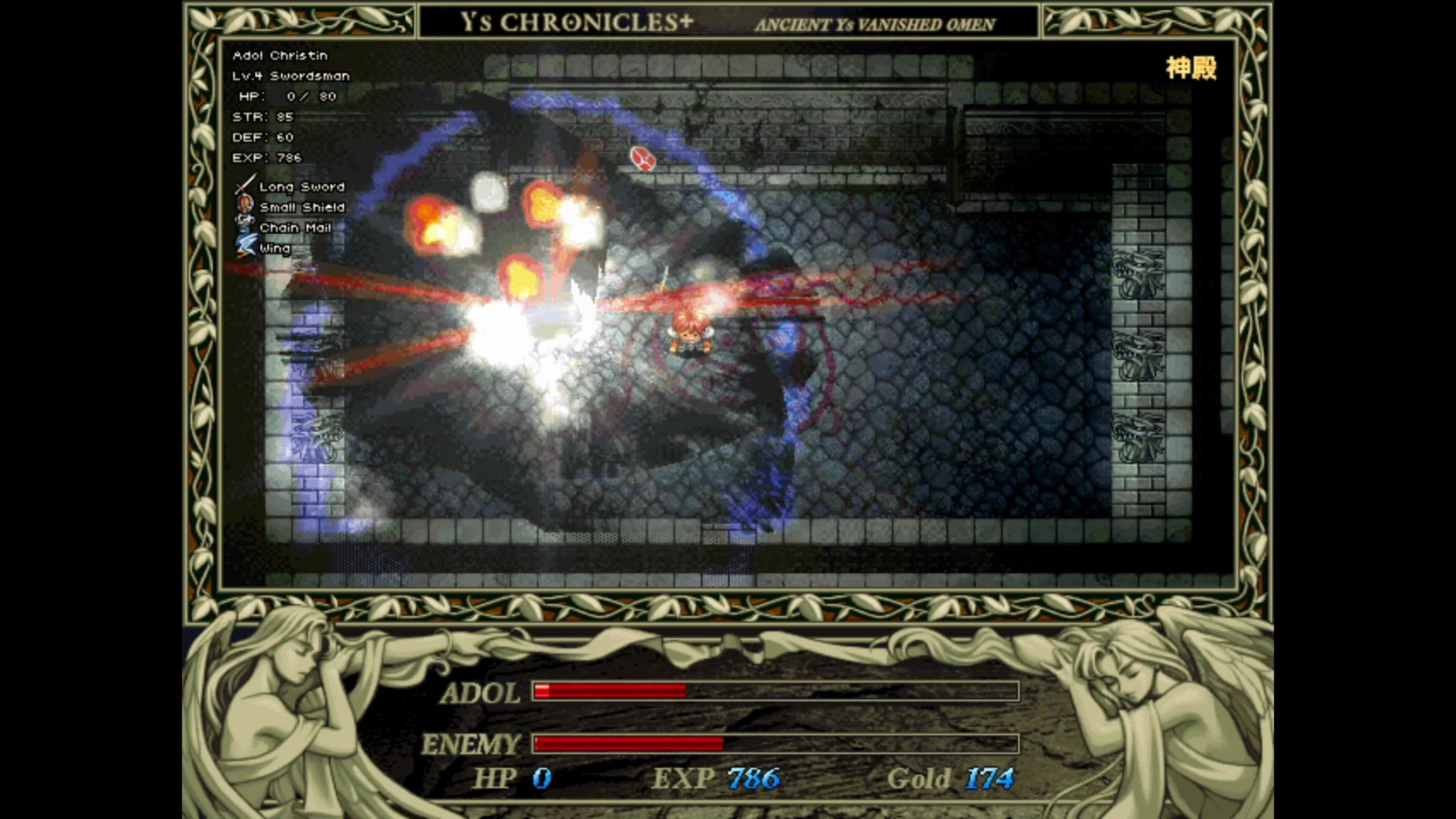Image resolution: width=1456 pixels, height=819 pixels.
Task: Activate the Wing item icon
Action: click(x=246, y=246)
